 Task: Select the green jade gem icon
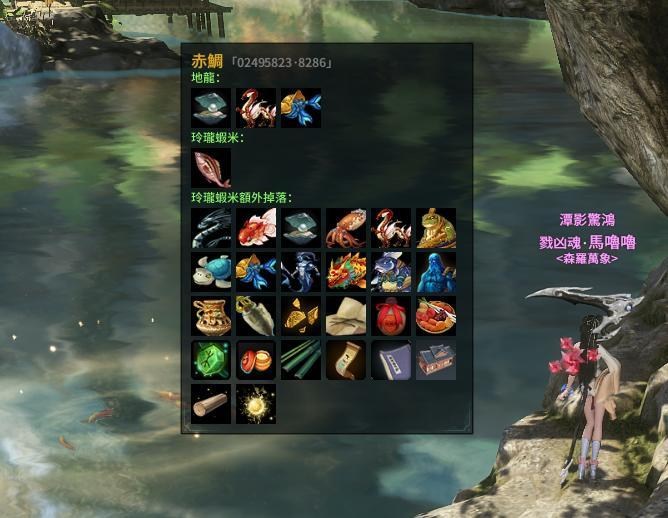(211, 360)
